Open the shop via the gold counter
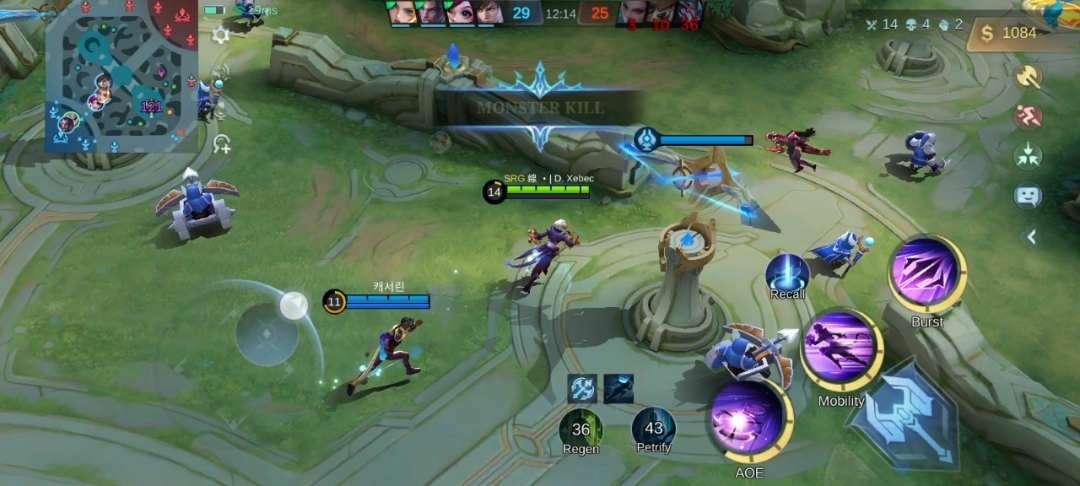The width and height of the screenshot is (1080, 486). tap(1010, 33)
